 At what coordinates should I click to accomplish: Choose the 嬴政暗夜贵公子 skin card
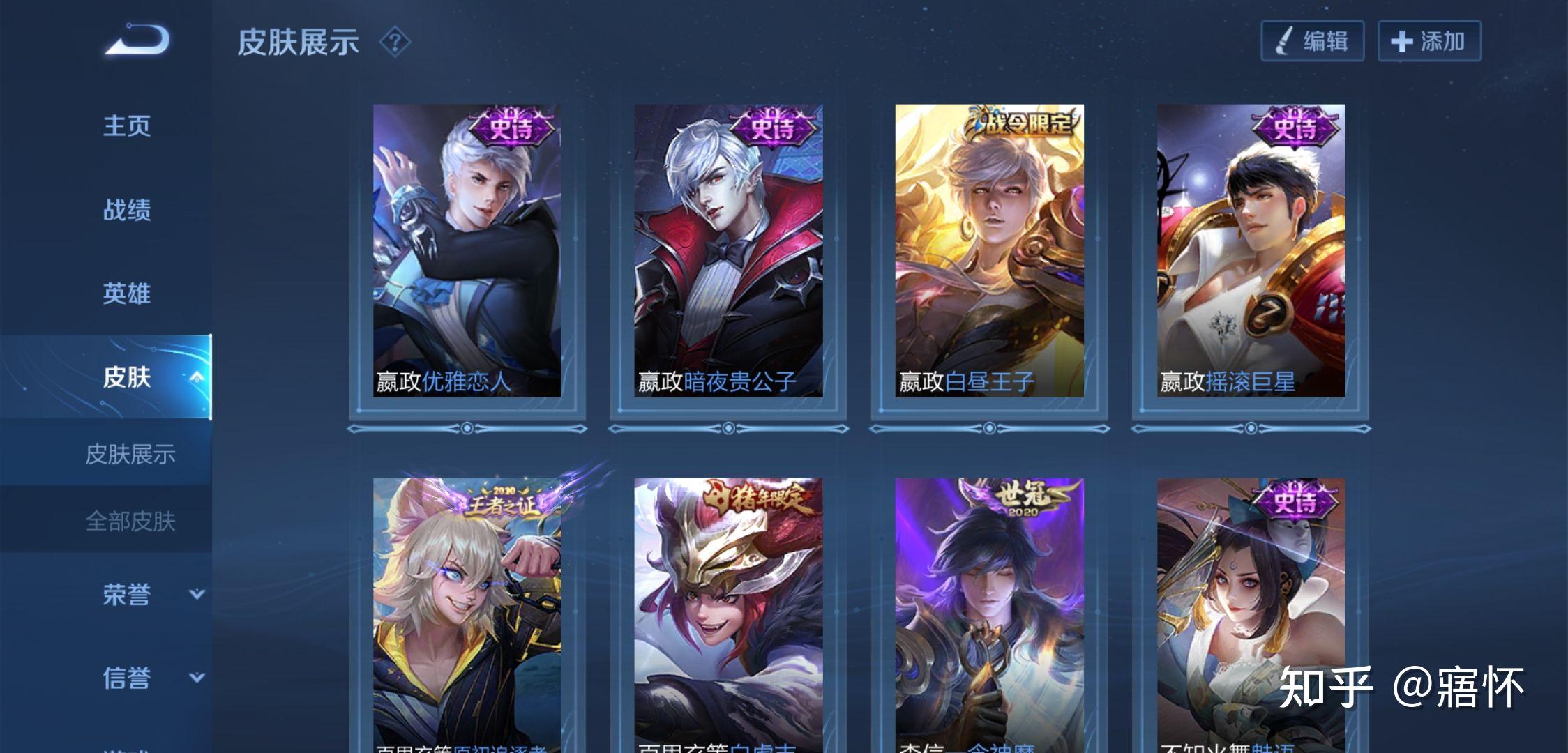pos(728,251)
